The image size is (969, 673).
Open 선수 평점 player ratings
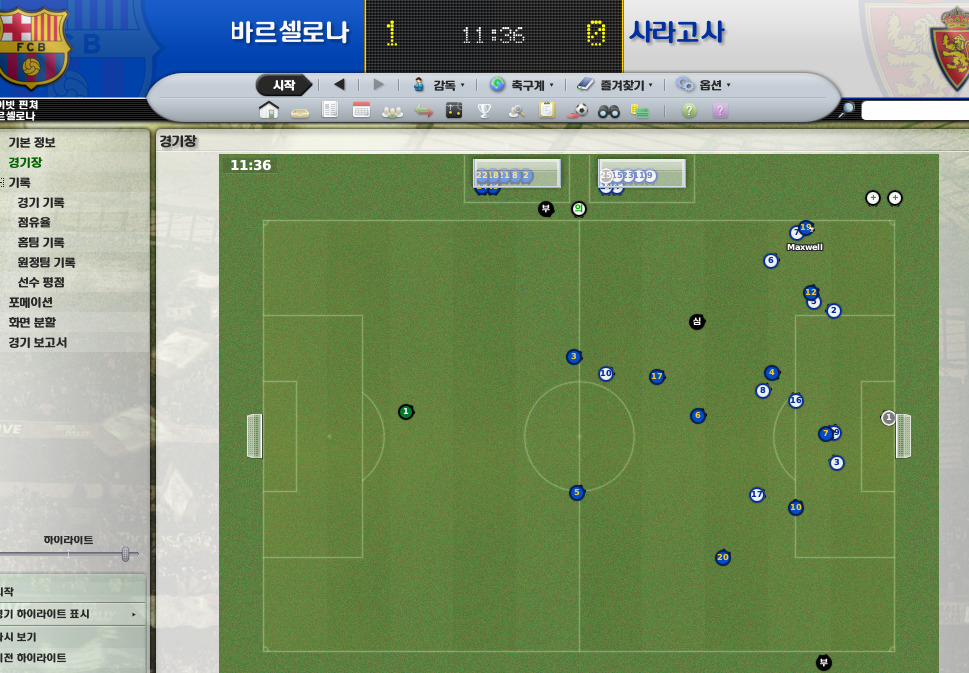pyautogui.click(x=41, y=282)
